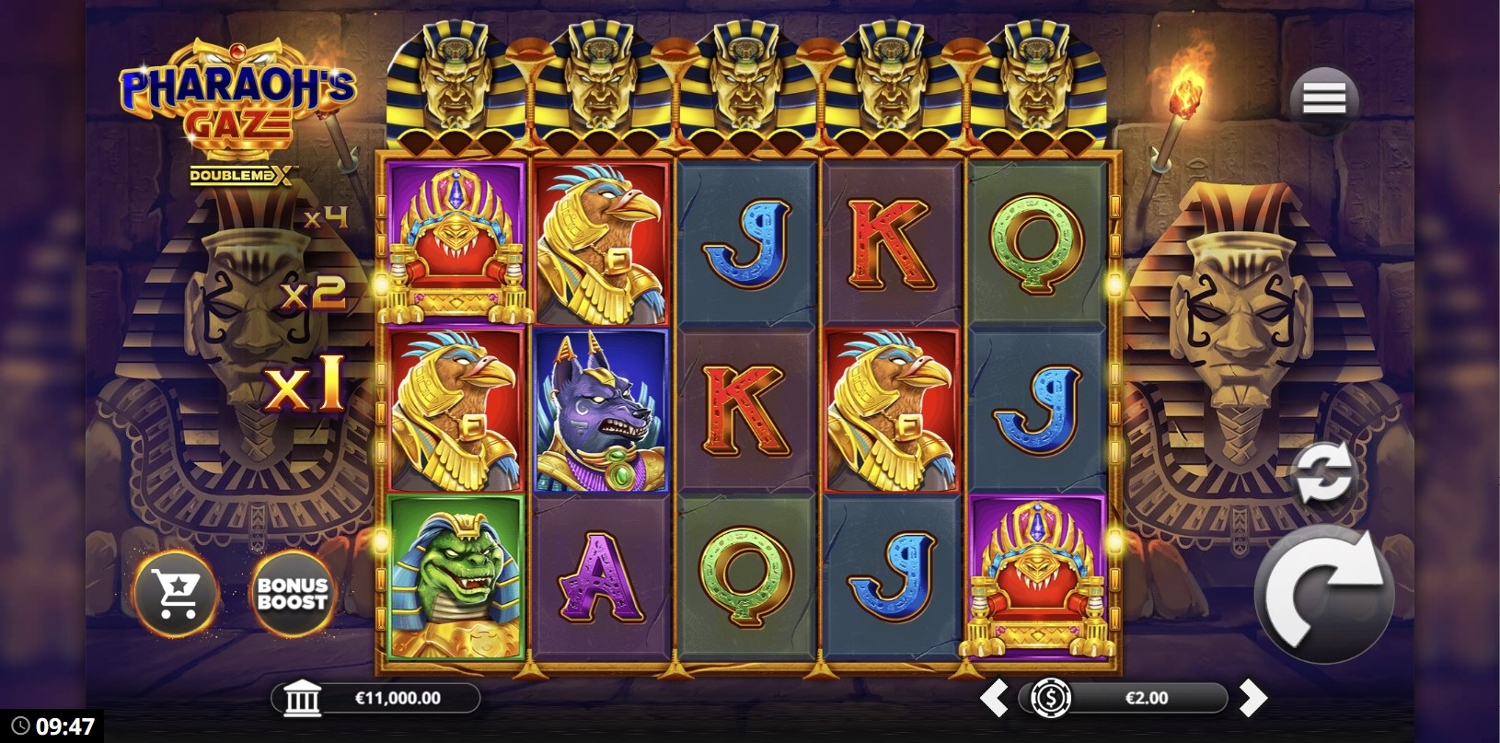Image resolution: width=1500 pixels, height=743 pixels.
Task: Open the bet selector coin icon
Action: pyautogui.click(x=1051, y=698)
